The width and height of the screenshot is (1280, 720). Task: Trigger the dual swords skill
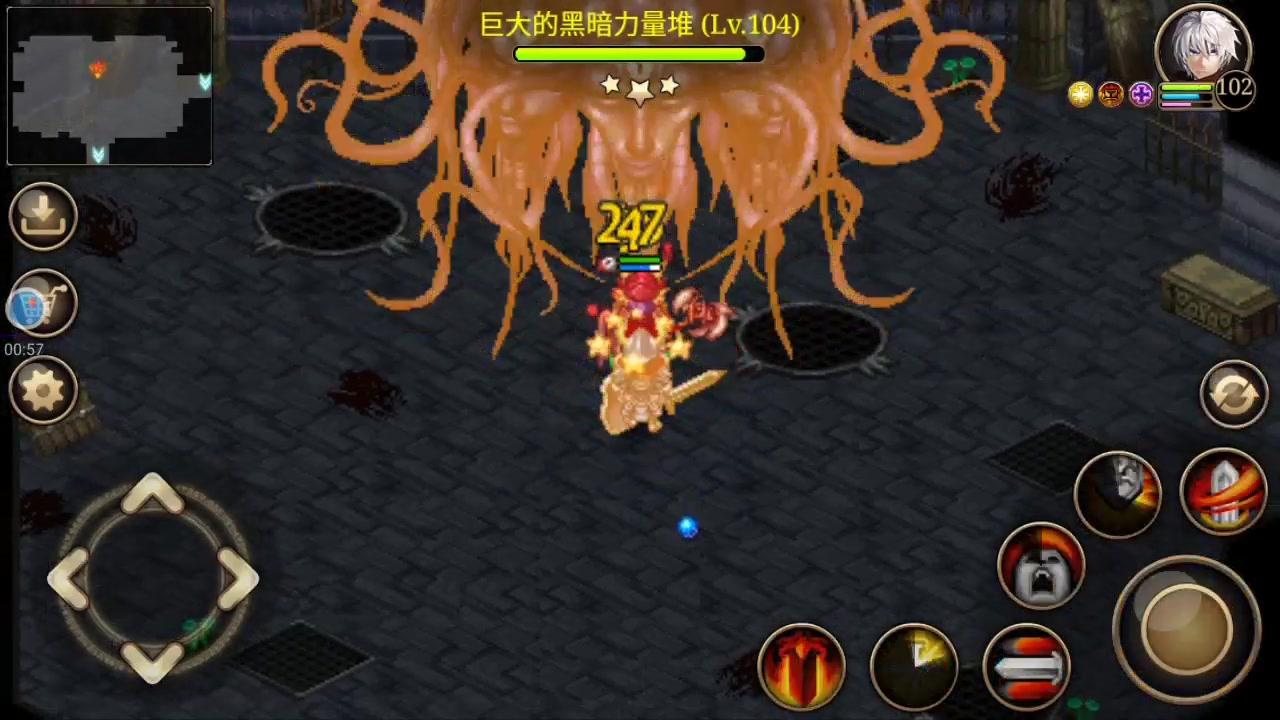pyautogui.click(x=1030, y=665)
